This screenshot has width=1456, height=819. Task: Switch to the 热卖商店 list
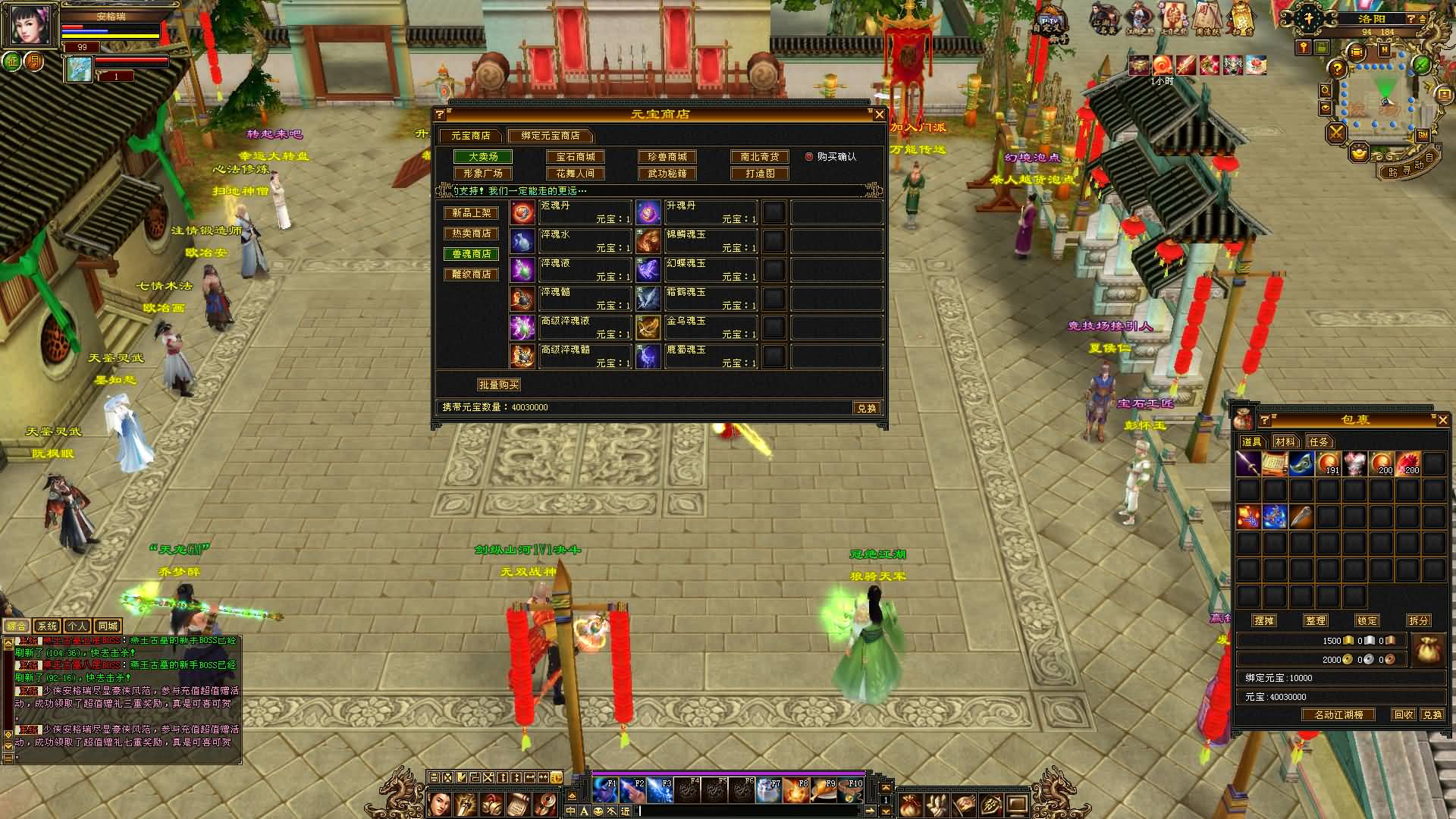pos(471,234)
